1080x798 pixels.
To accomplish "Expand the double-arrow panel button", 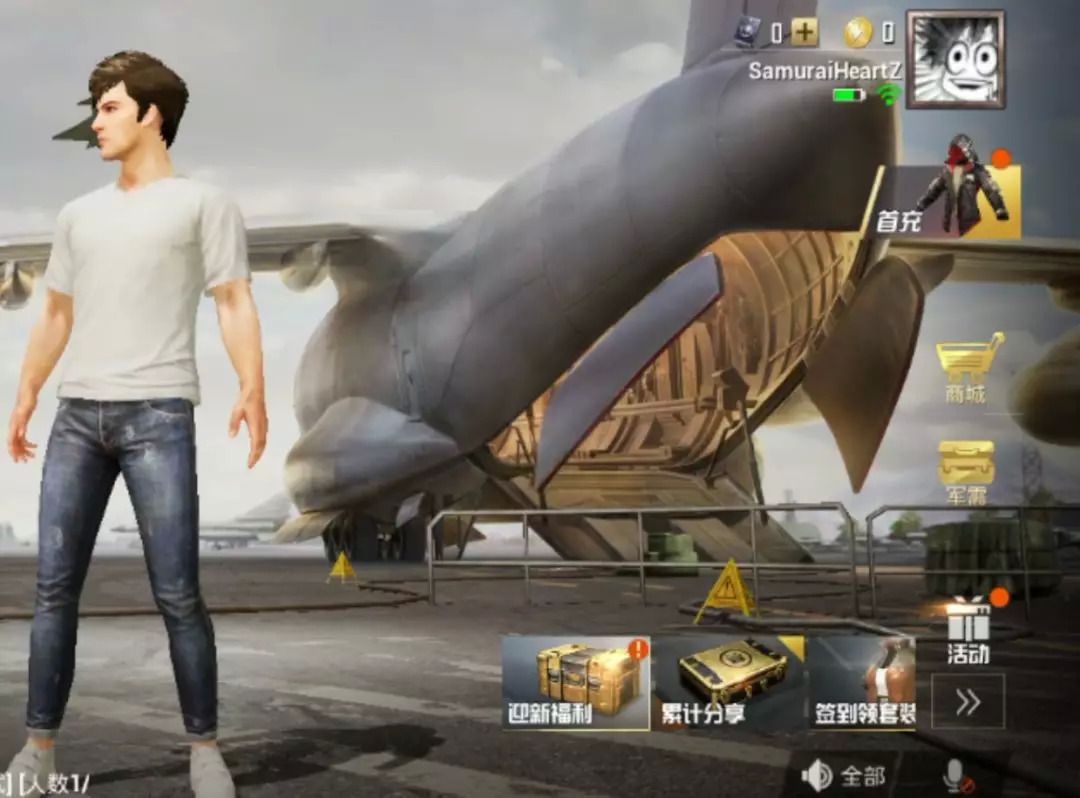I will coord(967,701).
